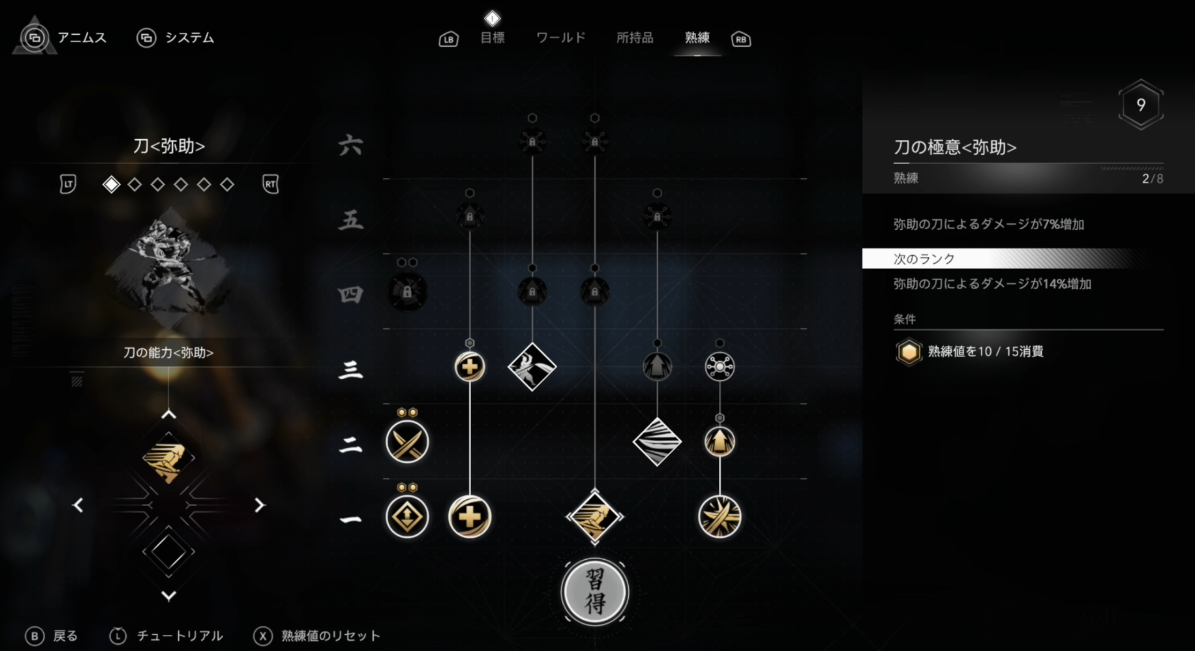Select the gold plus node on row 三

pyautogui.click(x=470, y=366)
